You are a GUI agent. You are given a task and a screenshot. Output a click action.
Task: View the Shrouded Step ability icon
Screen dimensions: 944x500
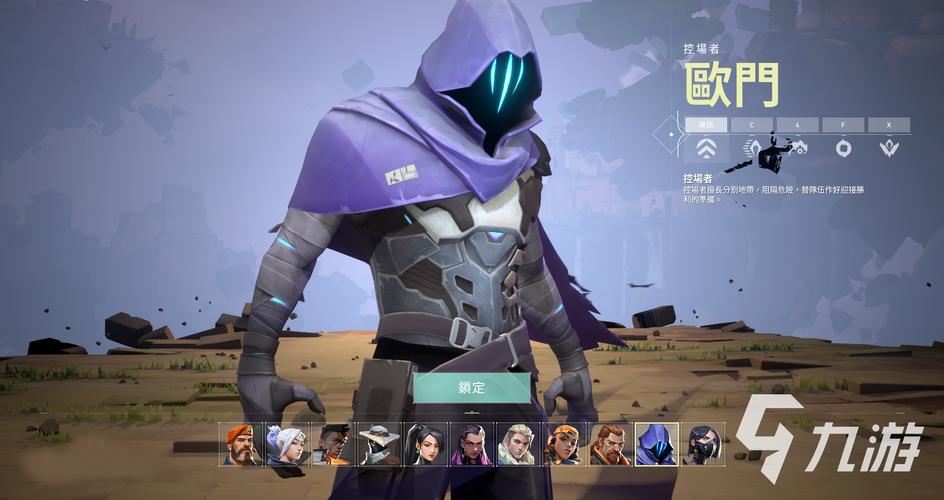coord(752,148)
